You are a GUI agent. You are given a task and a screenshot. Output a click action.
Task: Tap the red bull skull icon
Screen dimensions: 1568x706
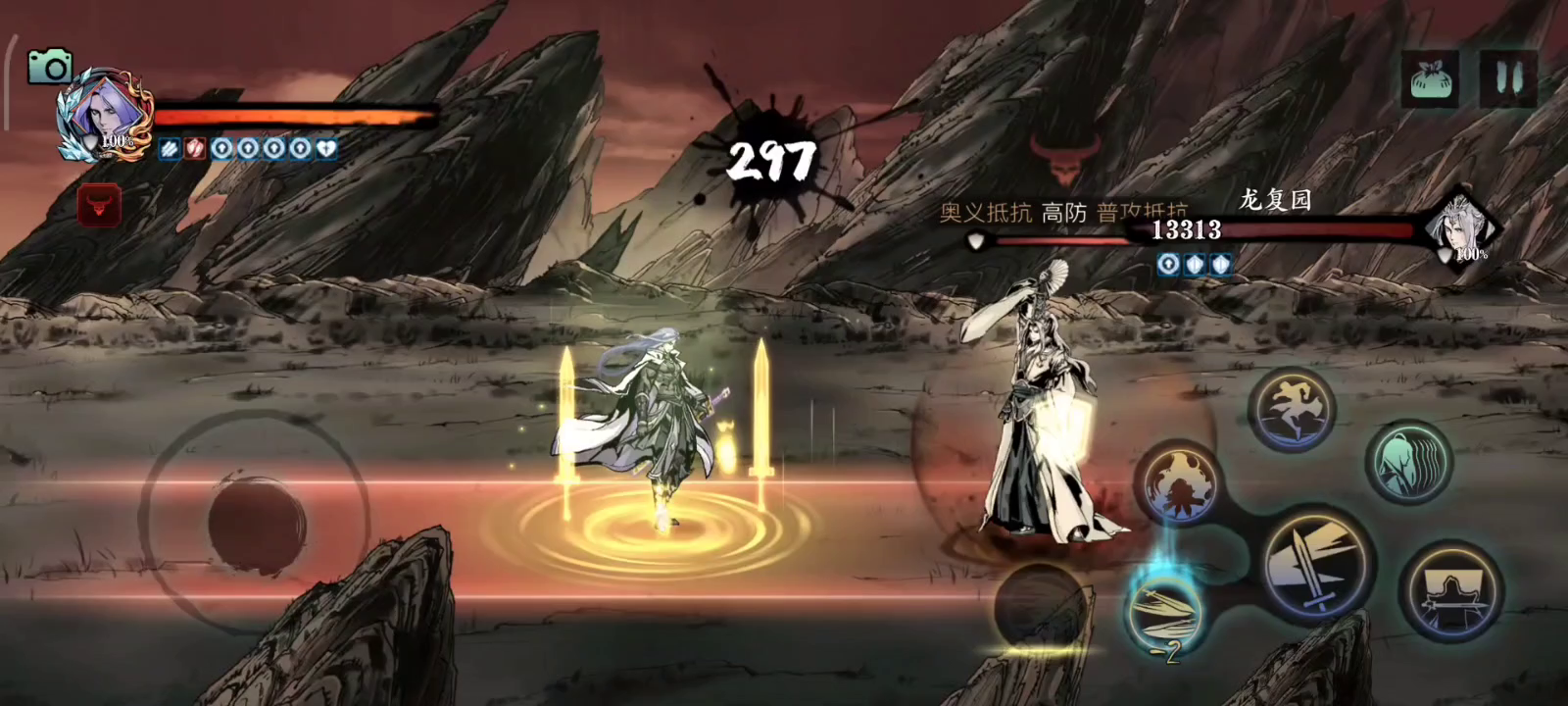coord(99,206)
